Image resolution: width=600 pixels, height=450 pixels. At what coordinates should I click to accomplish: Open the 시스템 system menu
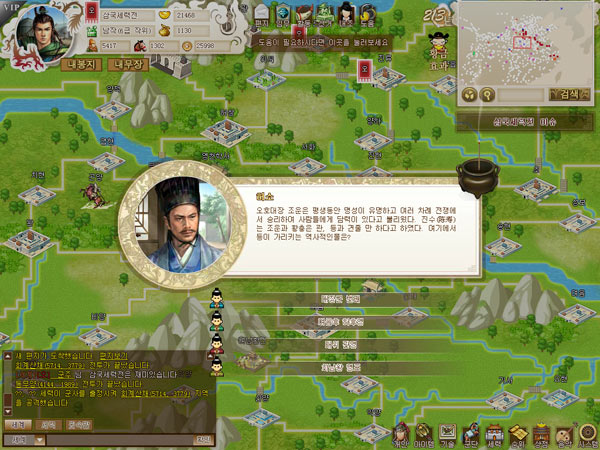(x=589, y=432)
